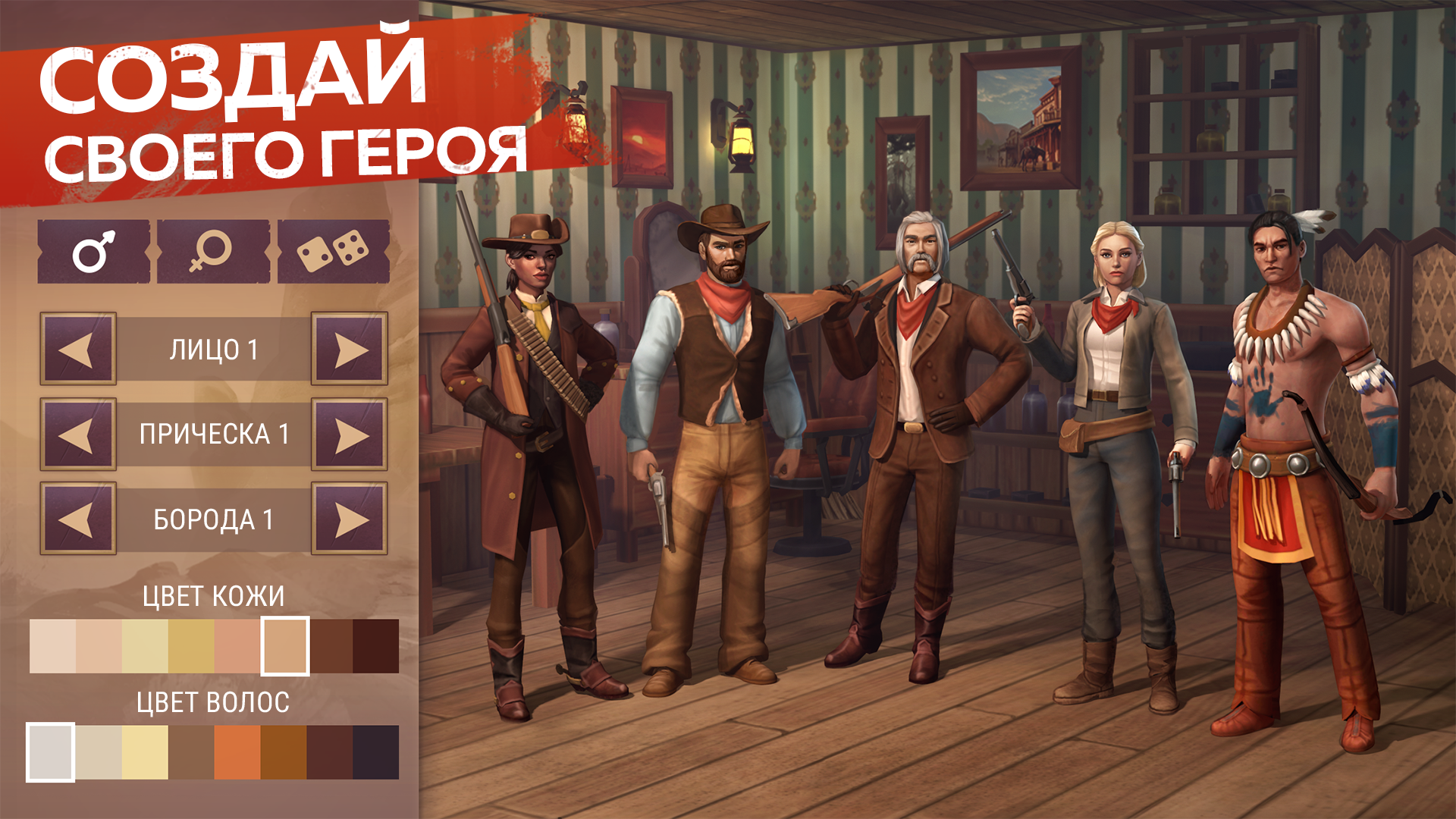Screen dimensions: 1456x819
Task: Click the dice randomize icon
Action: 334,250
